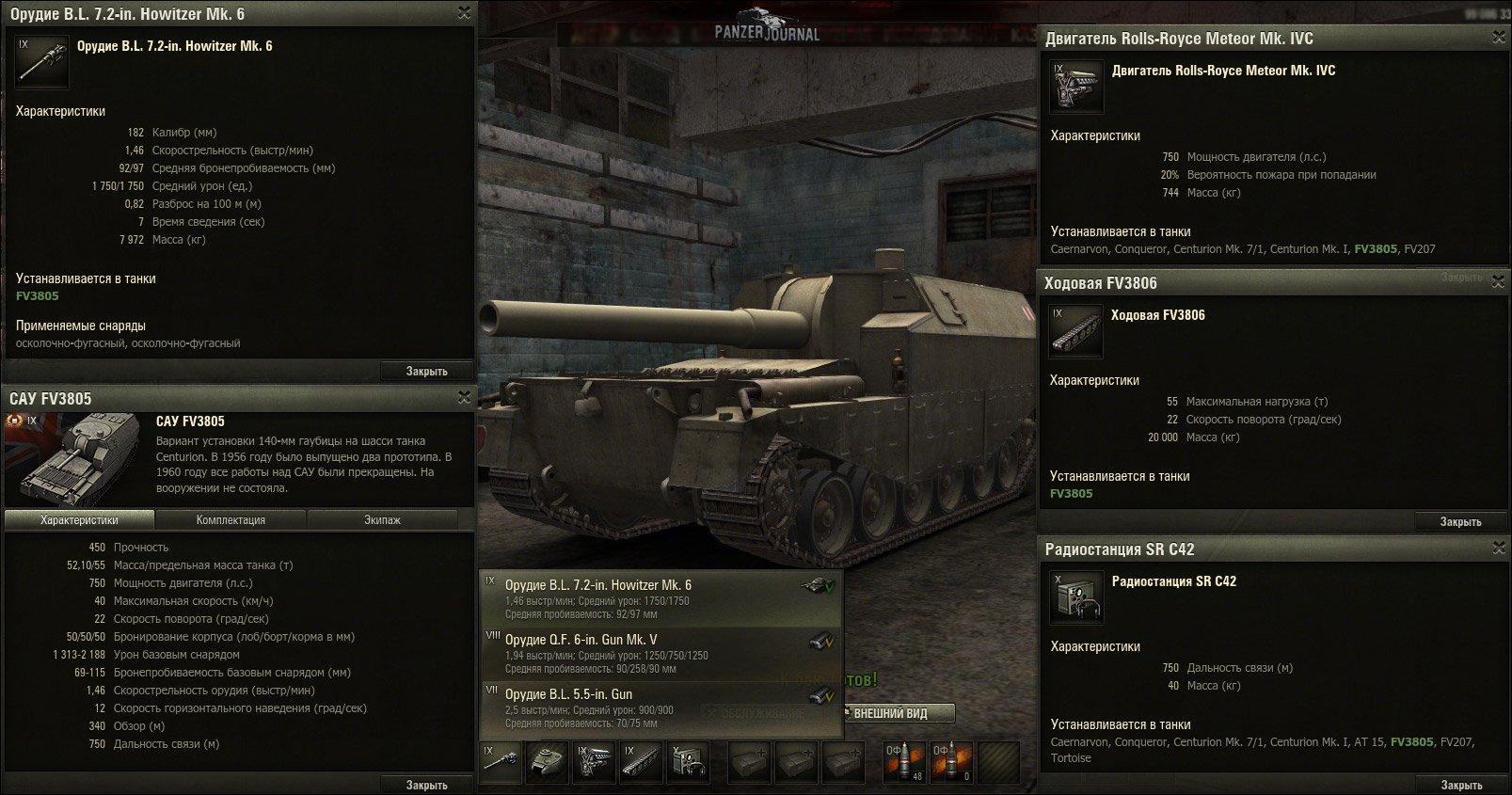Close the Rolls-Royce Meteor engine window
Screen dimensions: 1512x795
point(1498,38)
